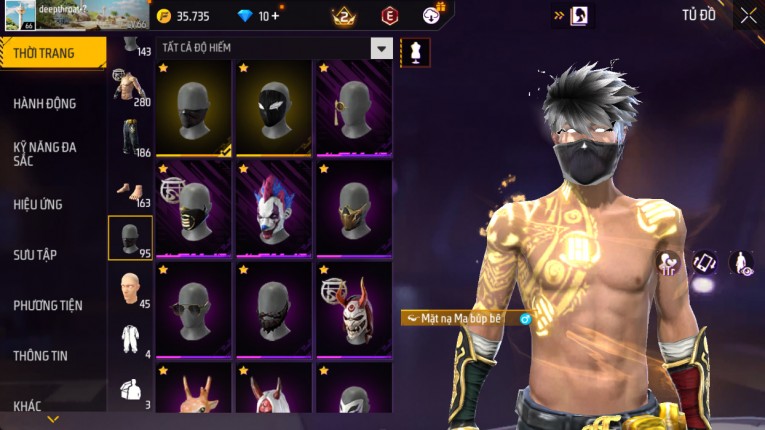Select the mask subcategory with 95 items

[130, 238]
